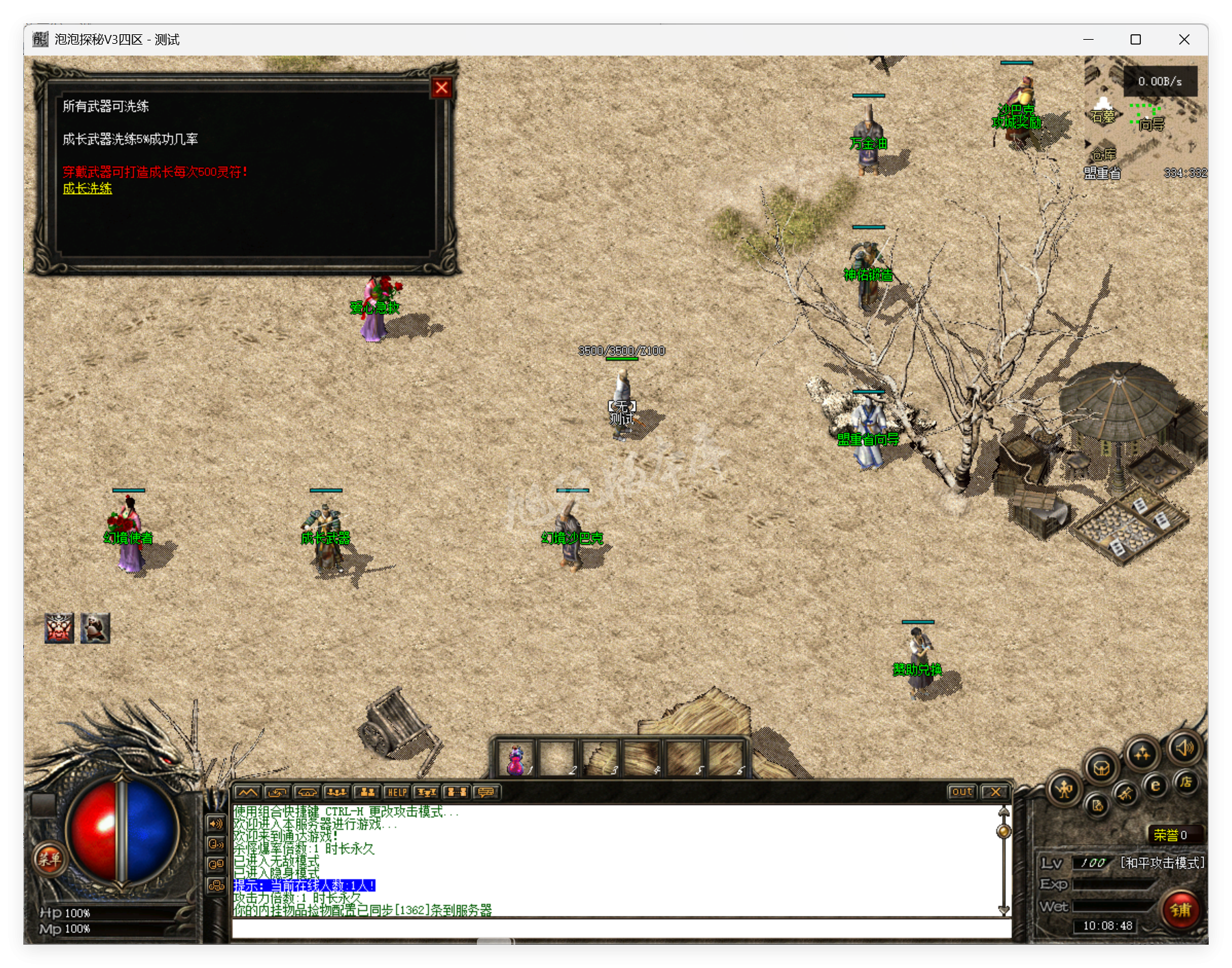Open the bag chest icon button

pyautogui.click(x=1101, y=767)
